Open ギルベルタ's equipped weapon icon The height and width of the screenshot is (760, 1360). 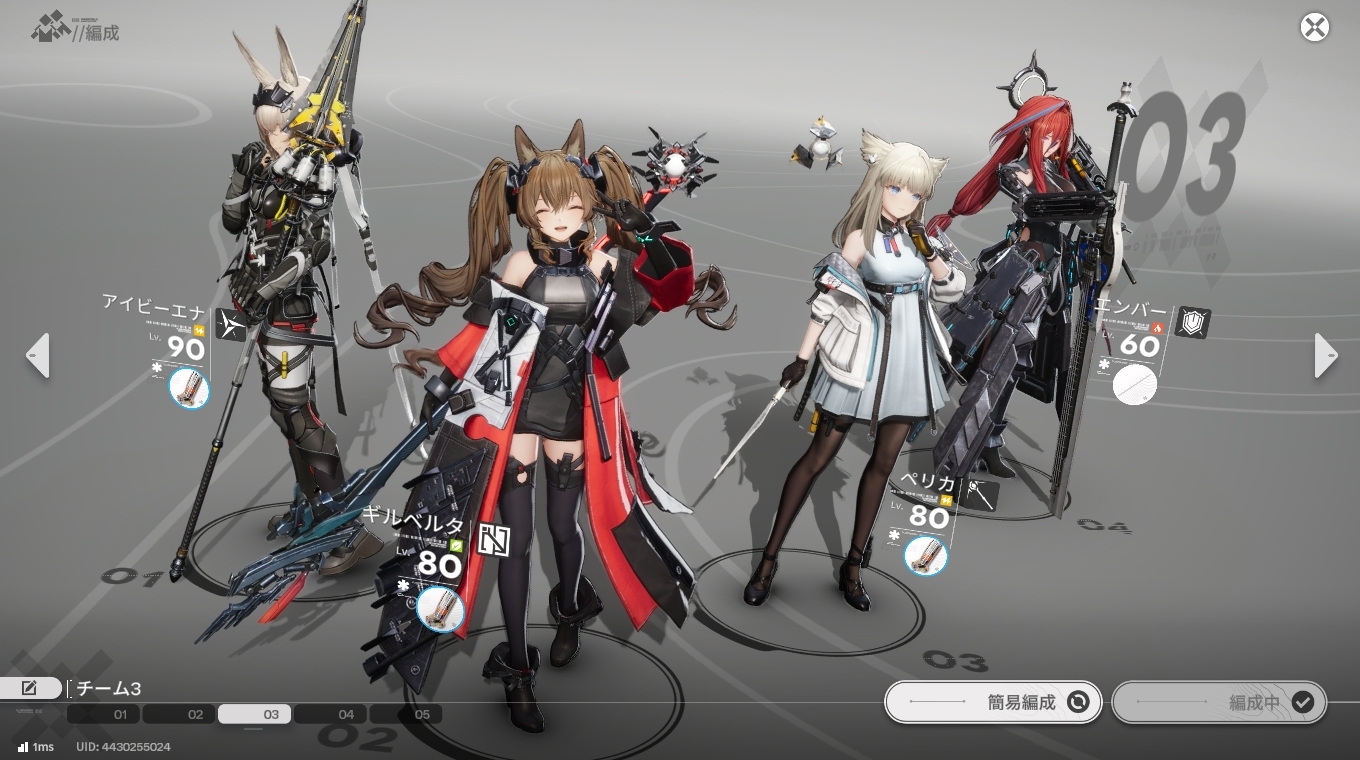coord(440,609)
